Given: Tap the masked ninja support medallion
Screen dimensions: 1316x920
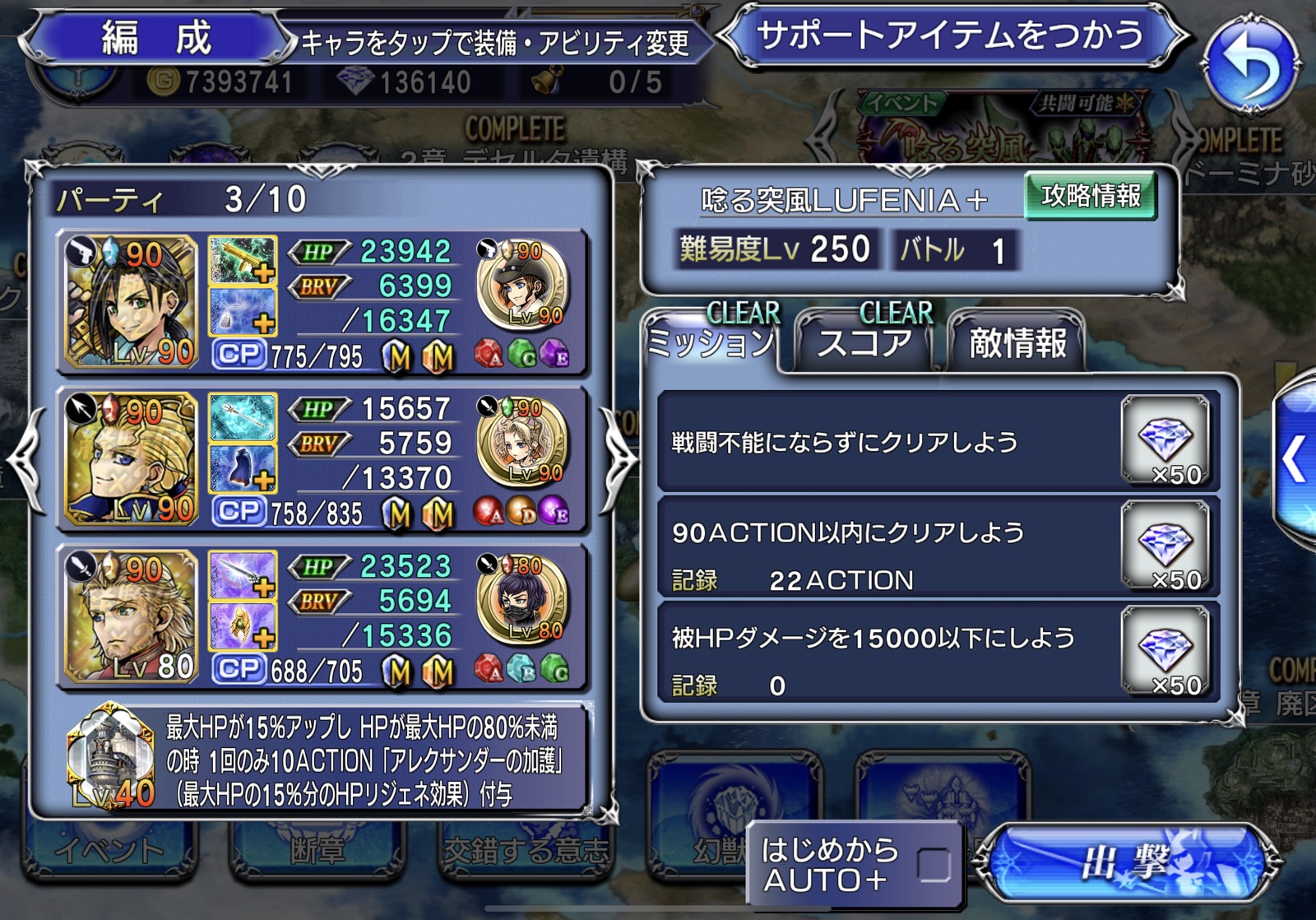Looking at the screenshot, I should tap(521, 600).
